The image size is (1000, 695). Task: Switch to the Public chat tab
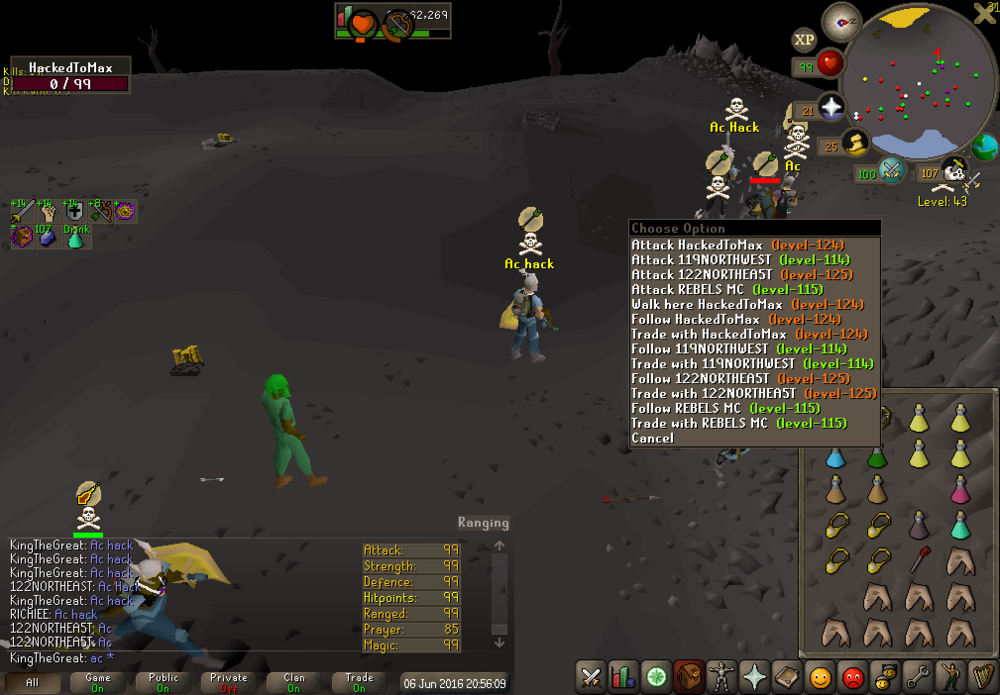click(163, 682)
